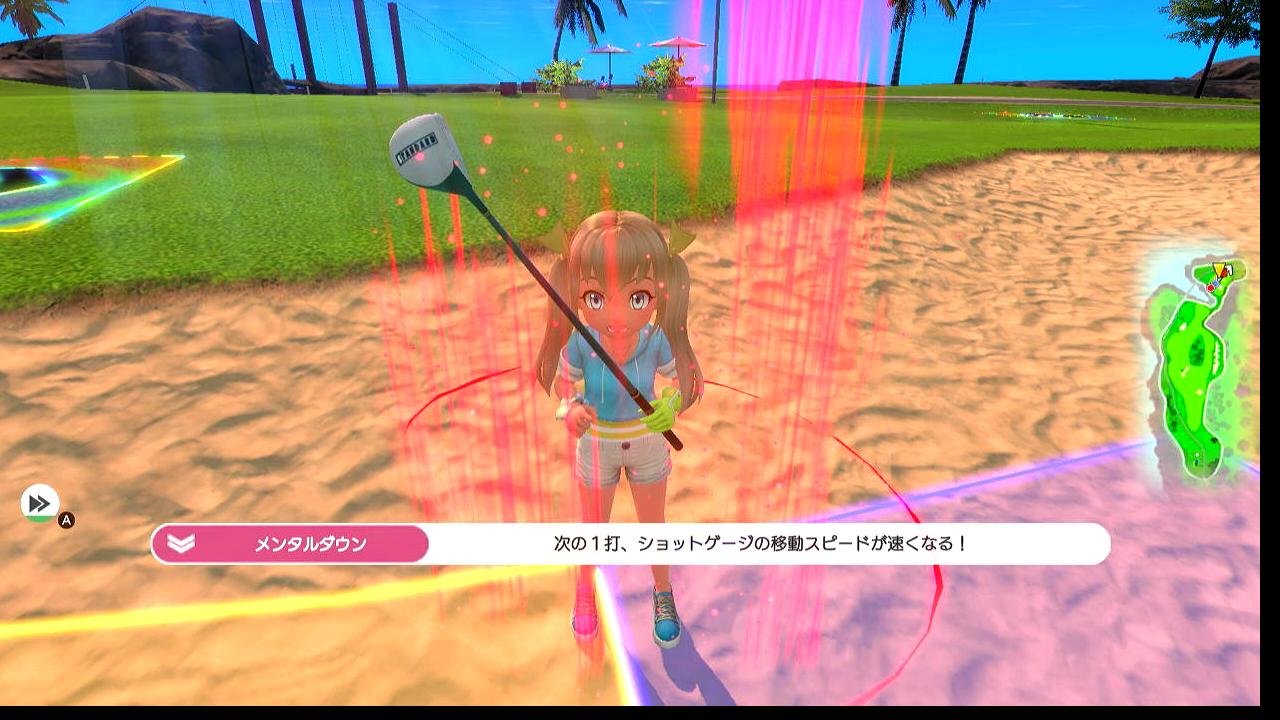Click the fast-forward skip button
The width and height of the screenshot is (1280, 720).
pos(40,502)
